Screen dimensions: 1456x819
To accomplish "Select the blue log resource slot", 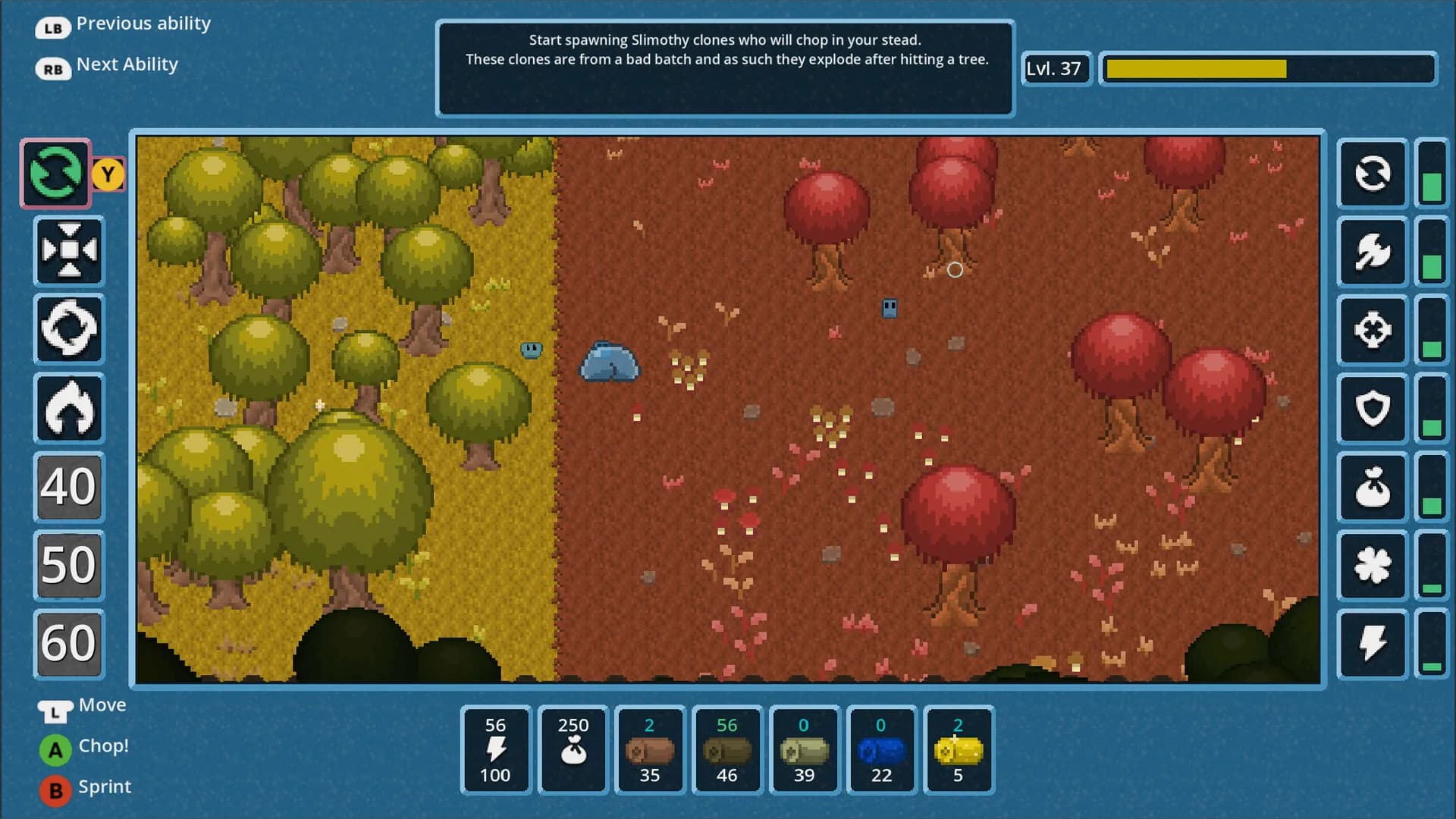I will (881, 750).
